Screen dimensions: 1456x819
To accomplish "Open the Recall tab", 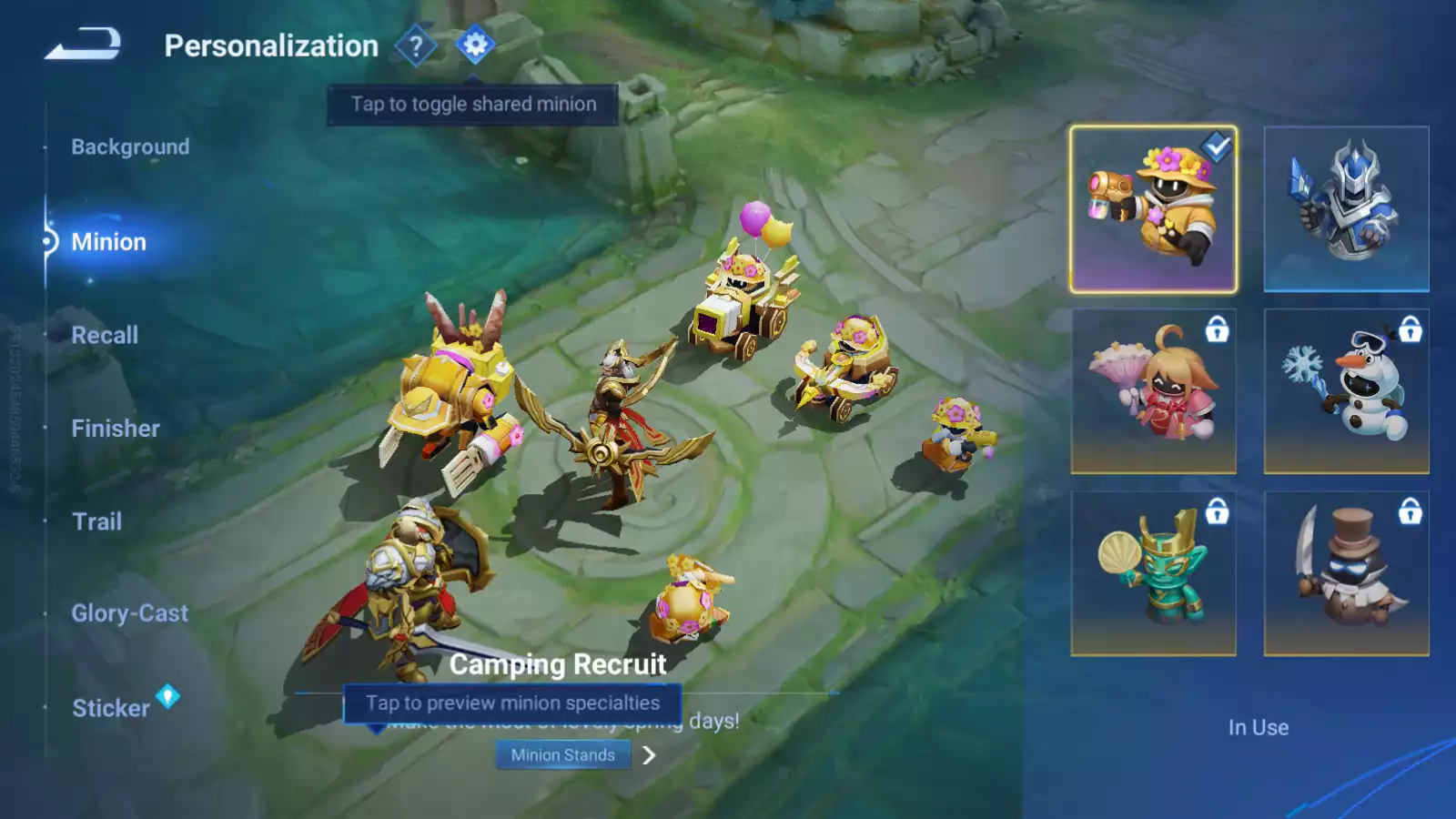I will point(105,335).
